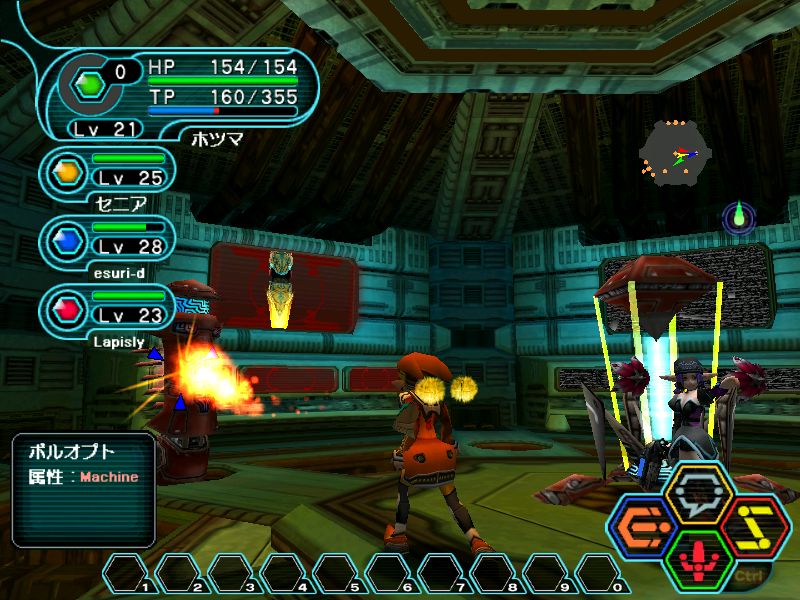Select quick slot number 1

point(125,573)
